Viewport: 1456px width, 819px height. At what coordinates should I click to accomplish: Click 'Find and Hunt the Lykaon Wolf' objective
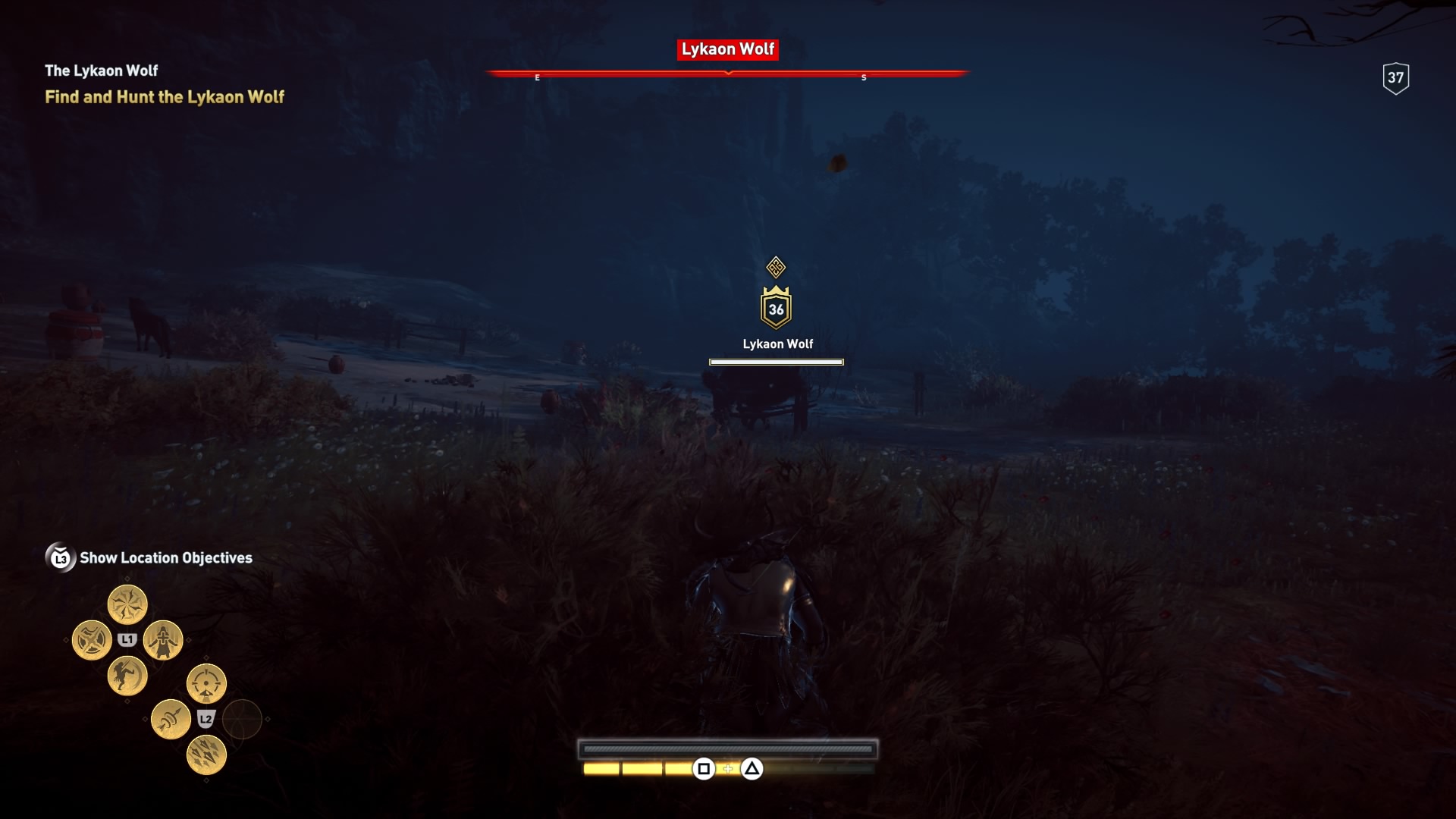coord(165,97)
